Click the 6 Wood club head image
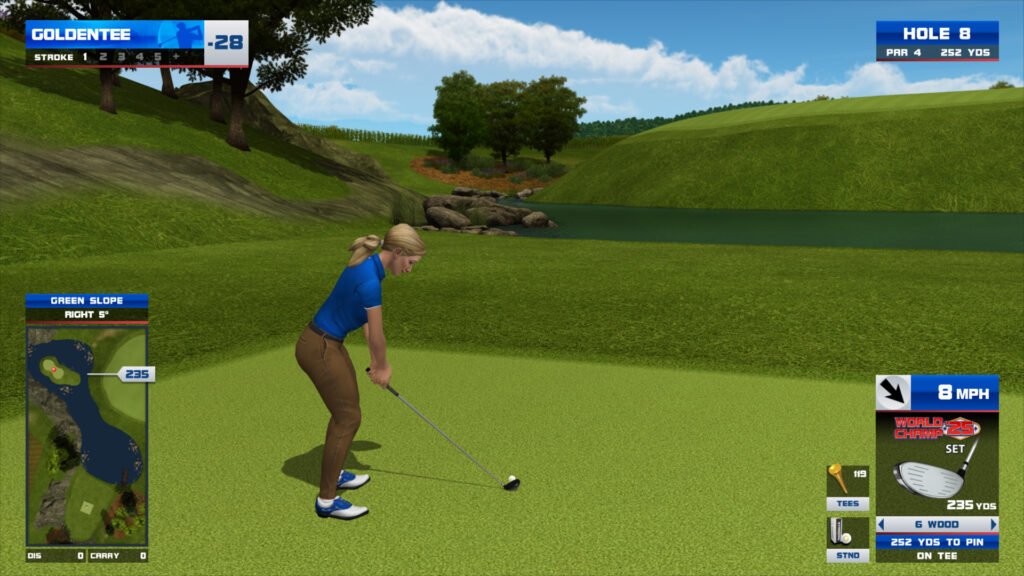 click(930, 479)
